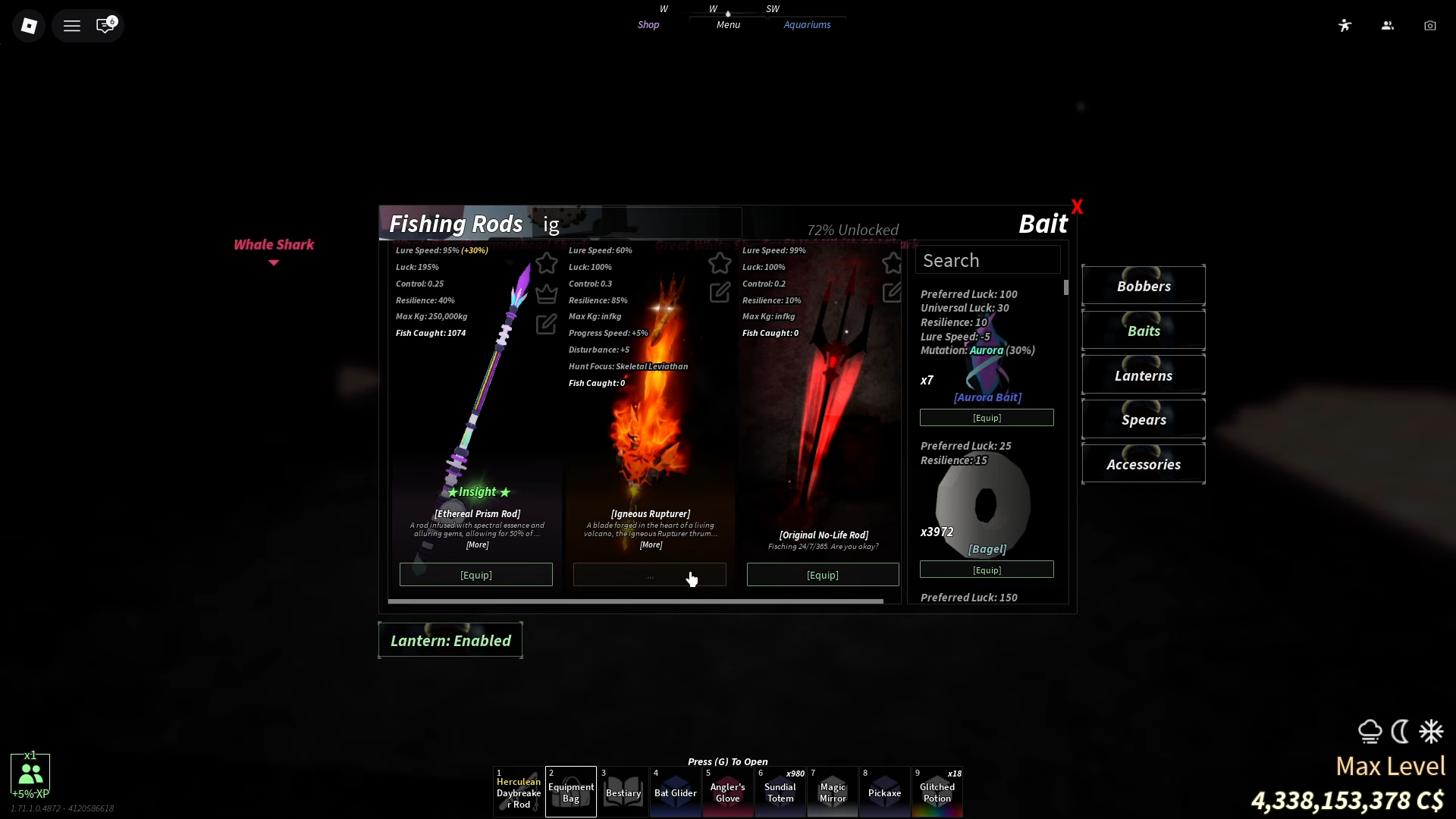Toggle the Lantern: Enabled button
1456x819 pixels.
tap(450, 641)
